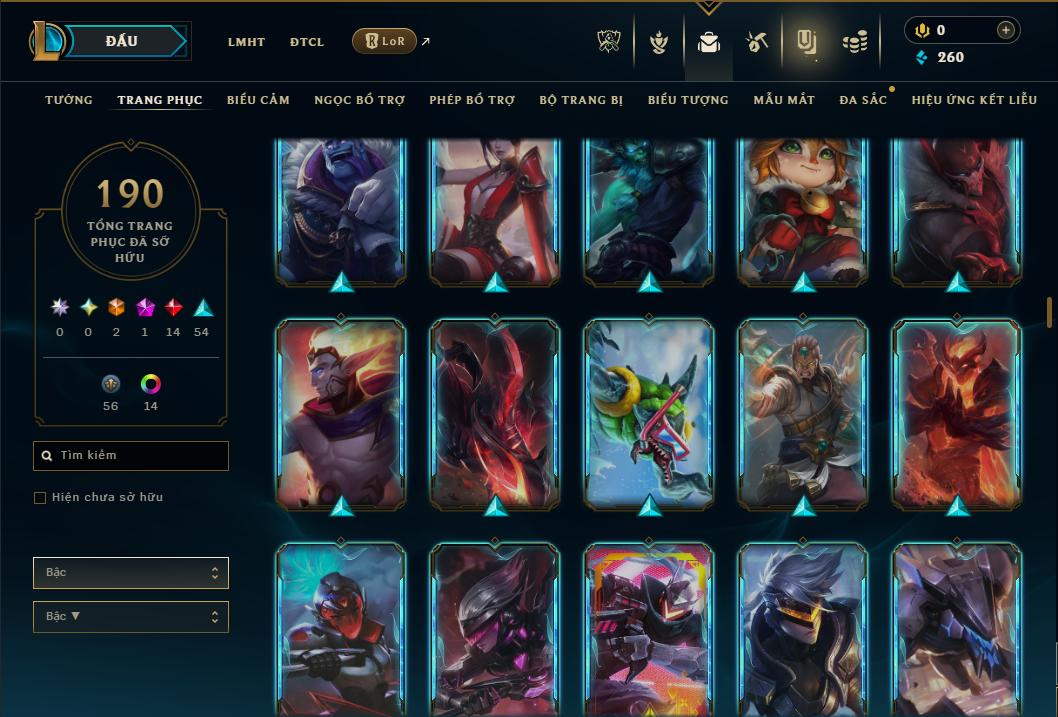Open the LoR external link
The height and width of the screenshot is (717, 1058).
pos(385,41)
